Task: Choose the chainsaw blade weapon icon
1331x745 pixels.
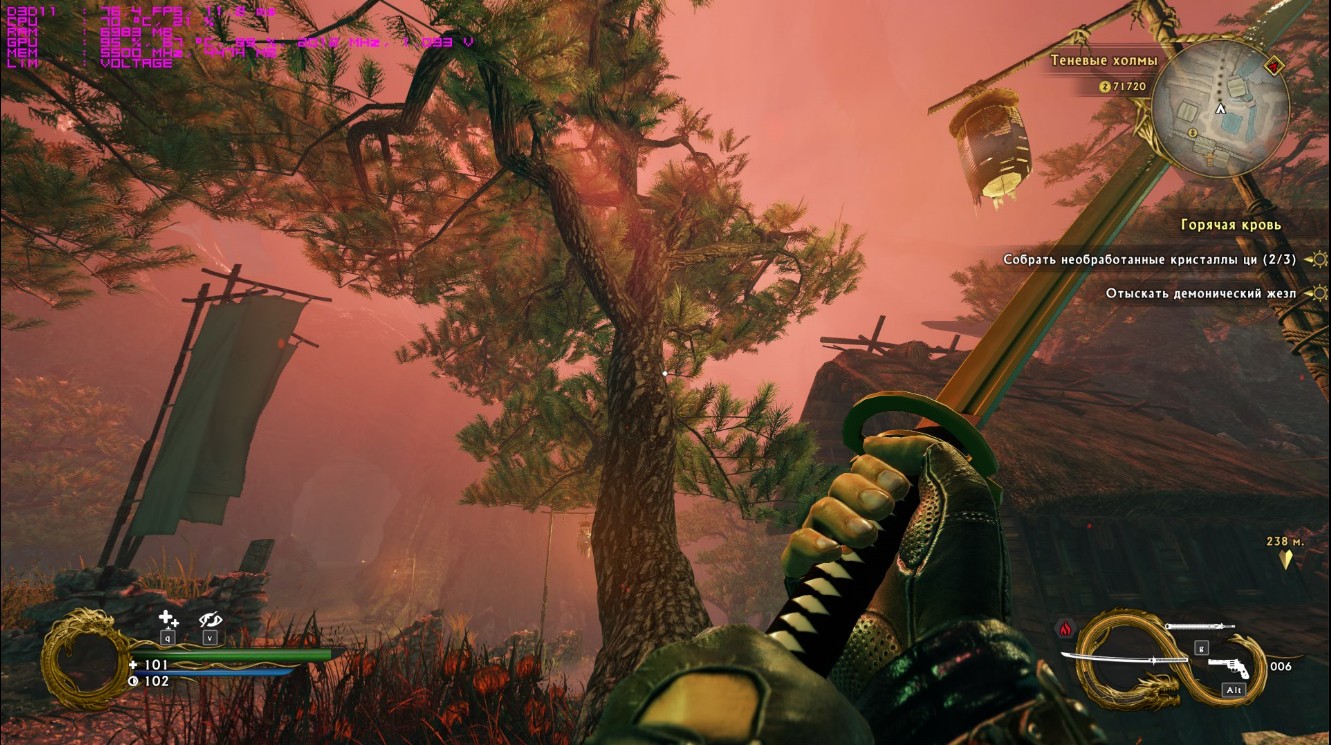Action: pyautogui.click(x=1199, y=627)
